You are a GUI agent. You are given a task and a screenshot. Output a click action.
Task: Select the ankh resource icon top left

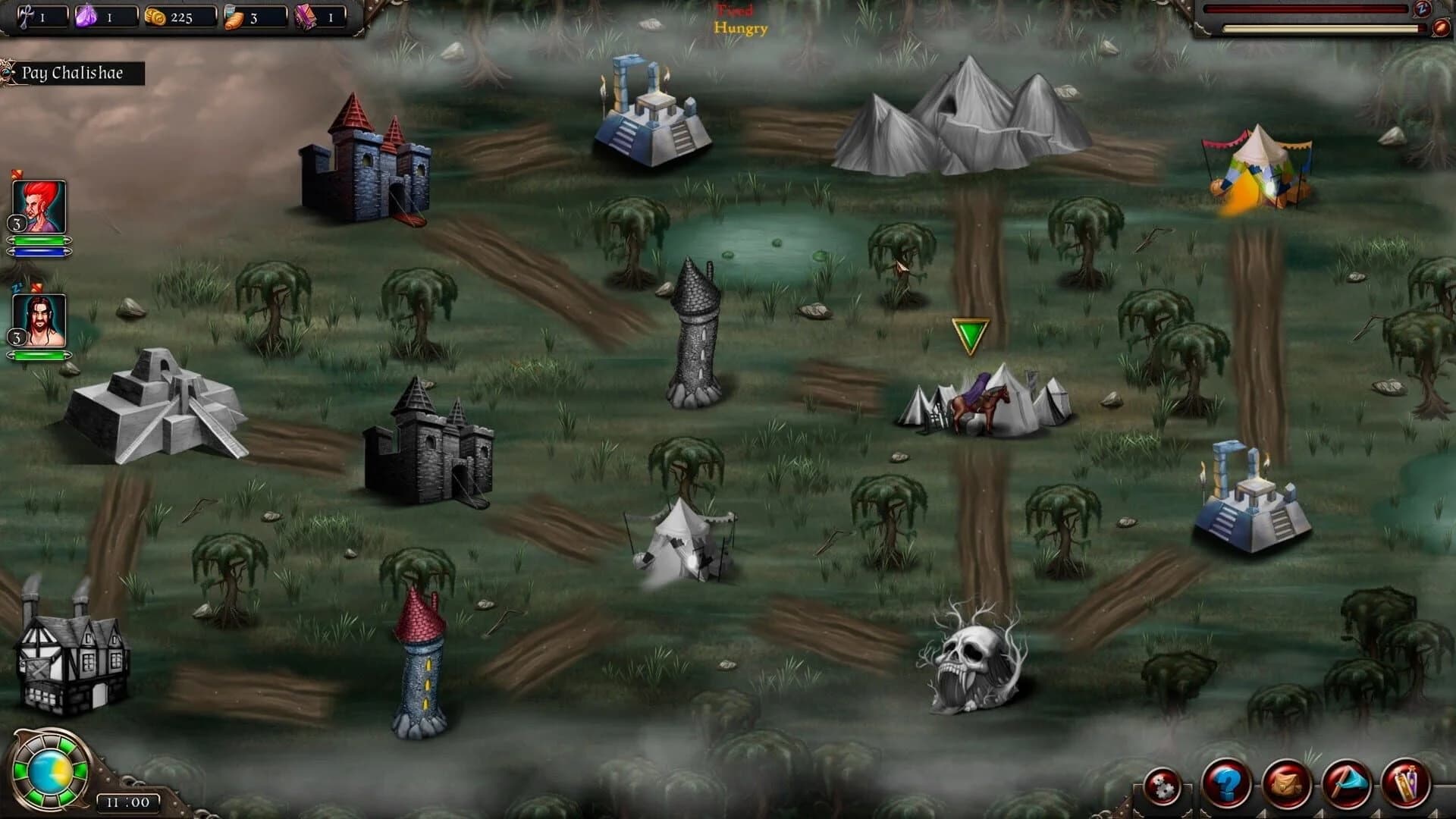[x=28, y=17]
